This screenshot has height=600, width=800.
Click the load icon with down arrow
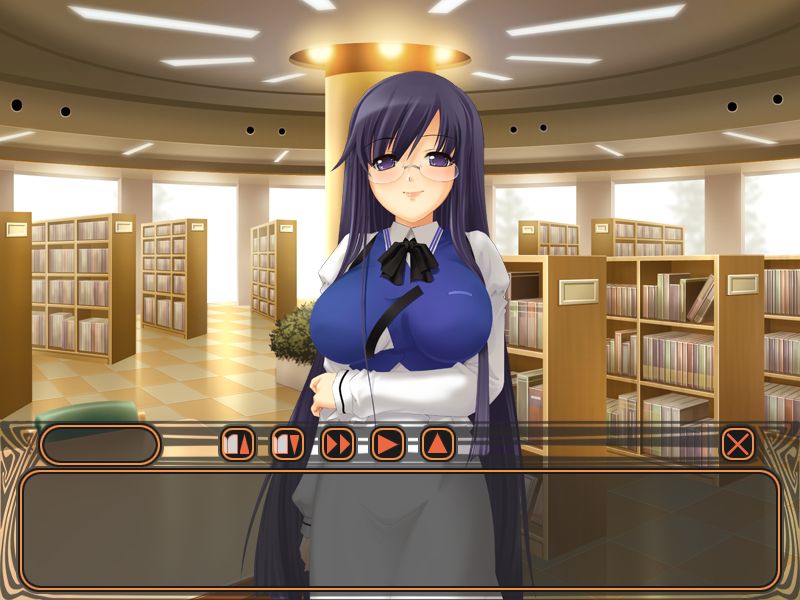click(x=288, y=443)
